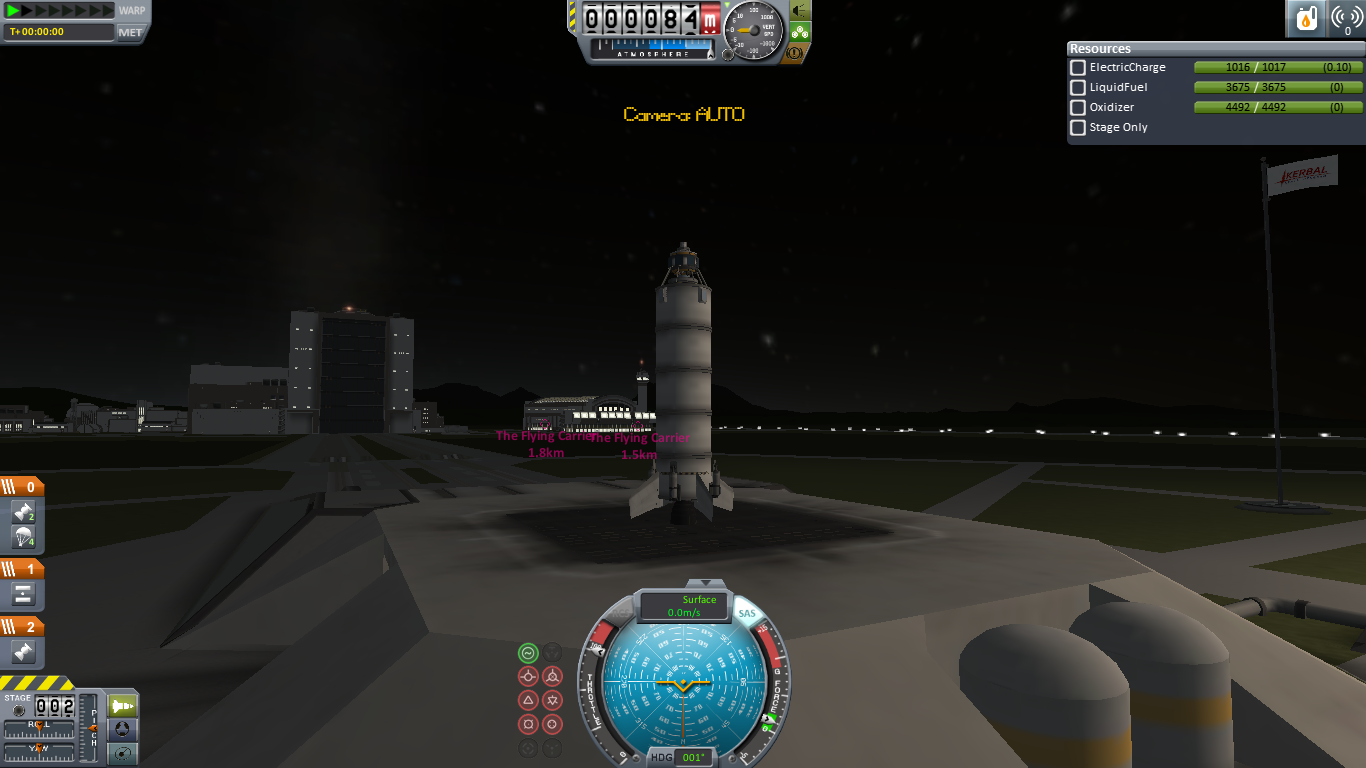The image size is (1366, 768).
Task: Select the engine icon in stage 2
Action: [x=24, y=653]
